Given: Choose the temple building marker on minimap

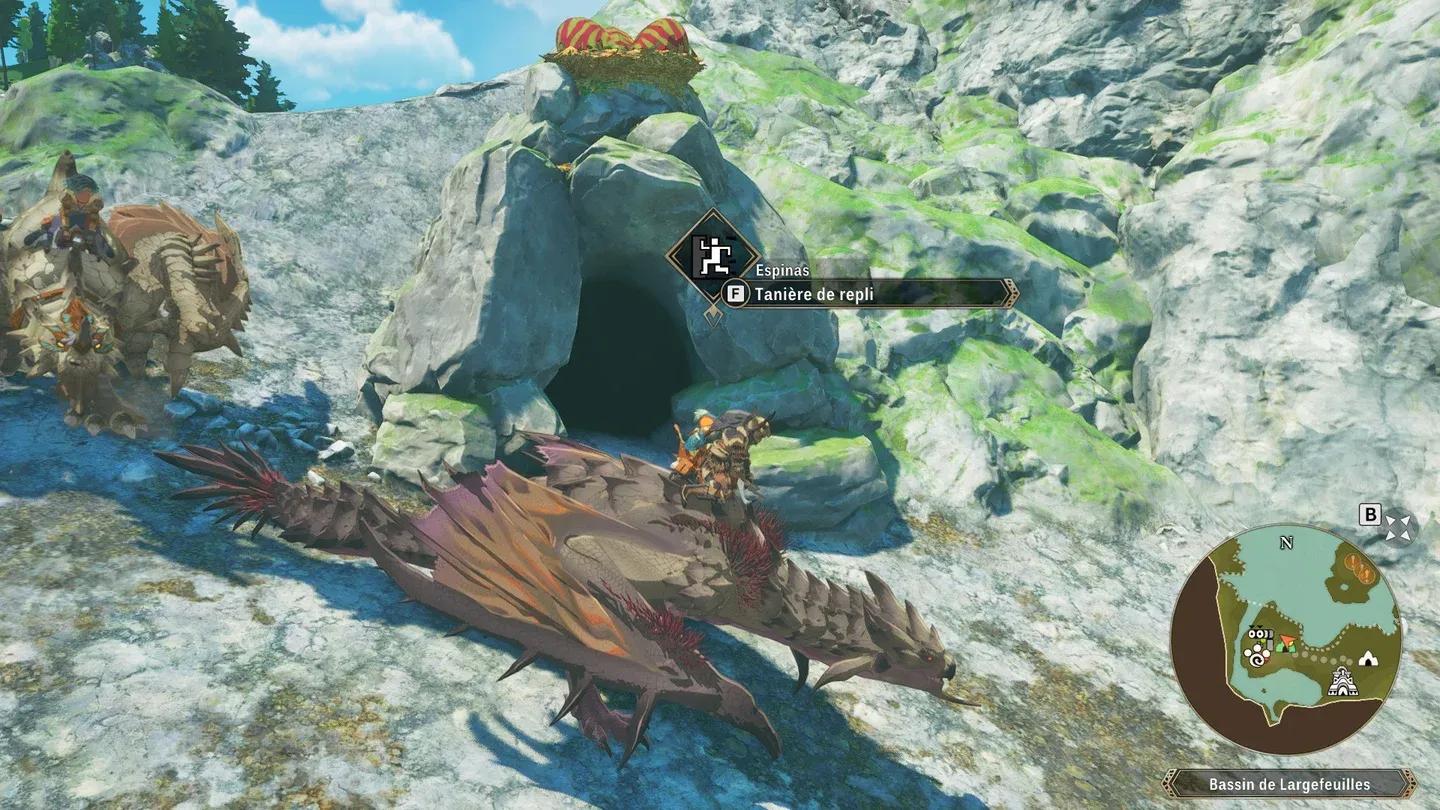Looking at the screenshot, I should click(x=1342, y=683).
